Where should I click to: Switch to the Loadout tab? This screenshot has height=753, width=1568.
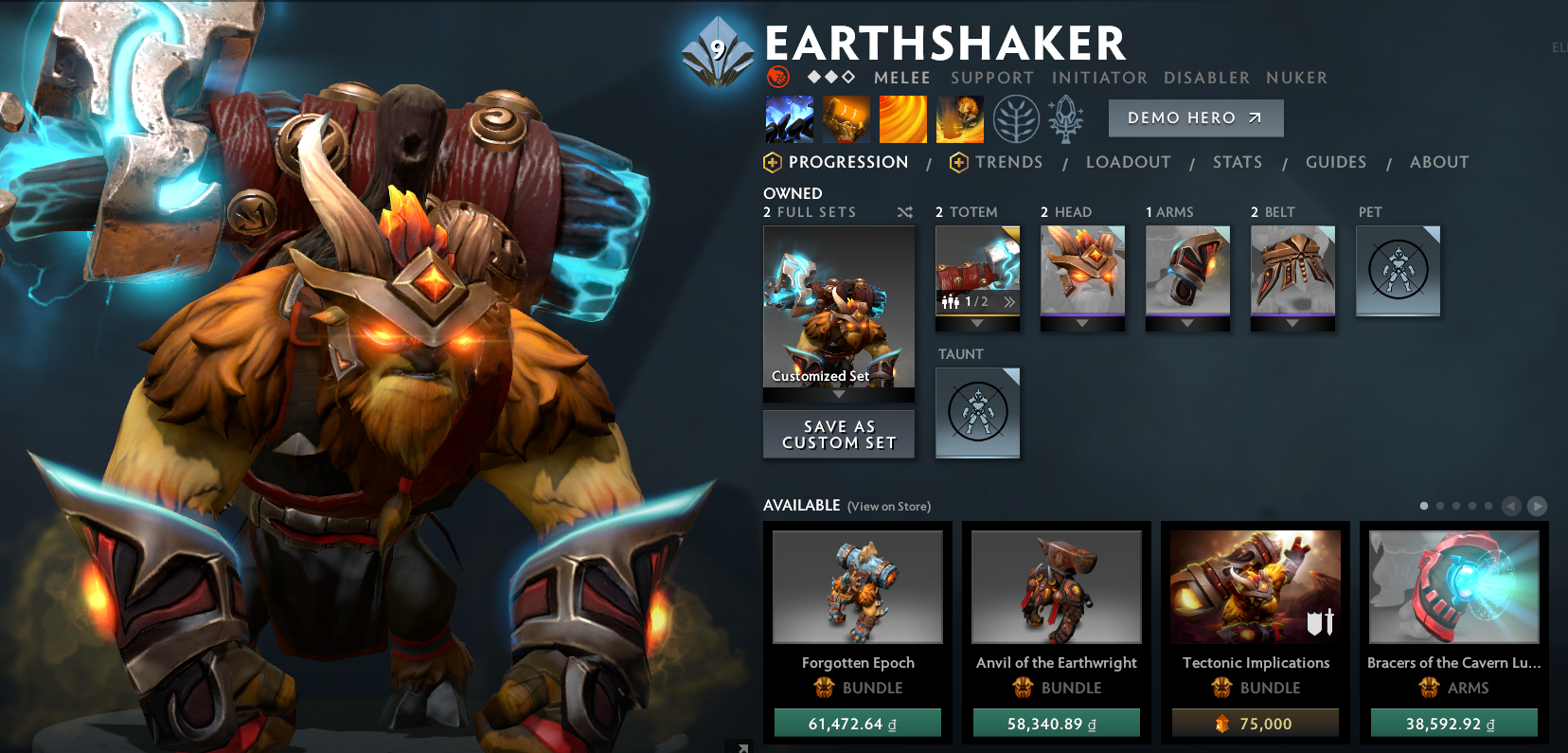[1128, 162]
